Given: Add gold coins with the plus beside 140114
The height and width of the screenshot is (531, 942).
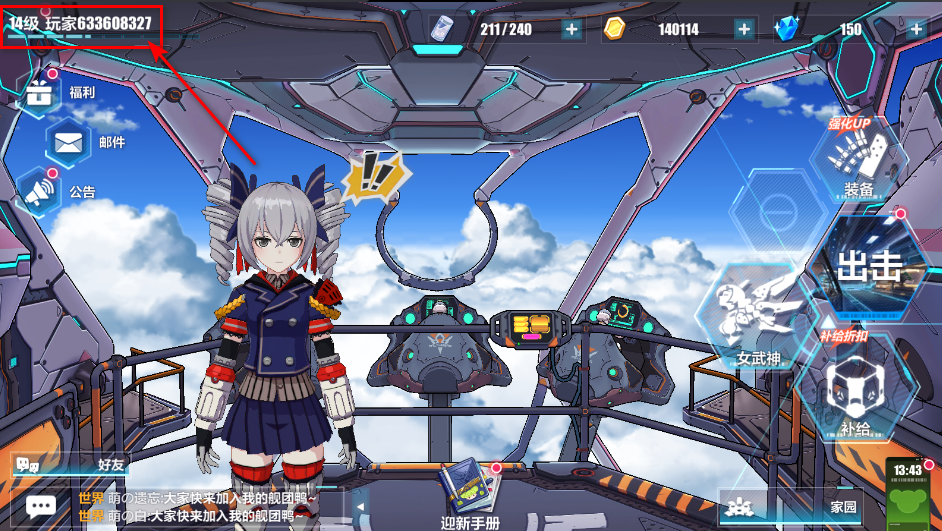Looking at the screenshot, I should (x=743, y=29).
